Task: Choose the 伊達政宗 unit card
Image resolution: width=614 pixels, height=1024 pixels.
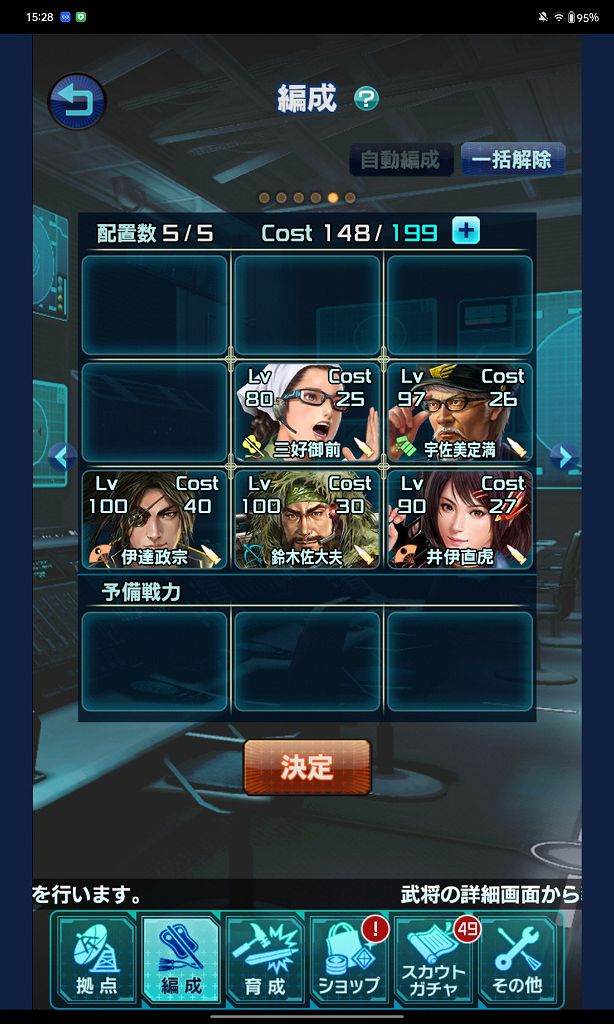Action: point(155,518)
